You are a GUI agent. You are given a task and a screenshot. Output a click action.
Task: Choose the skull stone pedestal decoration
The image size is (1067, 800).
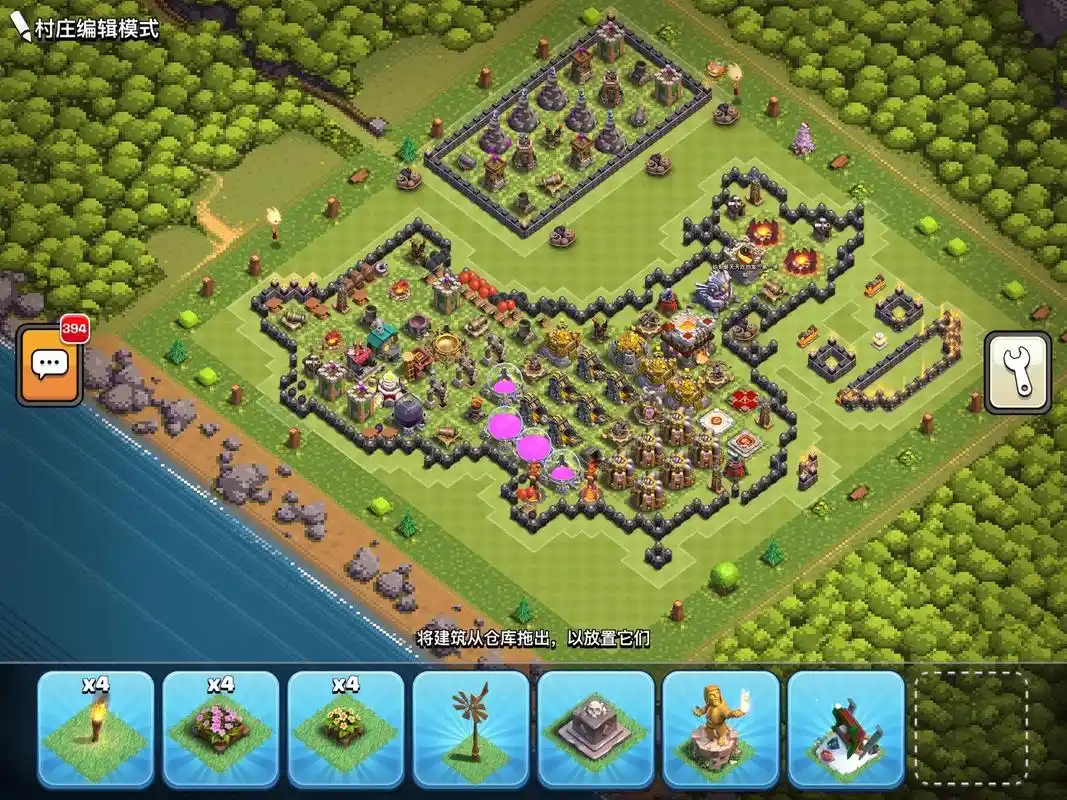pyautogui.click(x=596, y=729)
